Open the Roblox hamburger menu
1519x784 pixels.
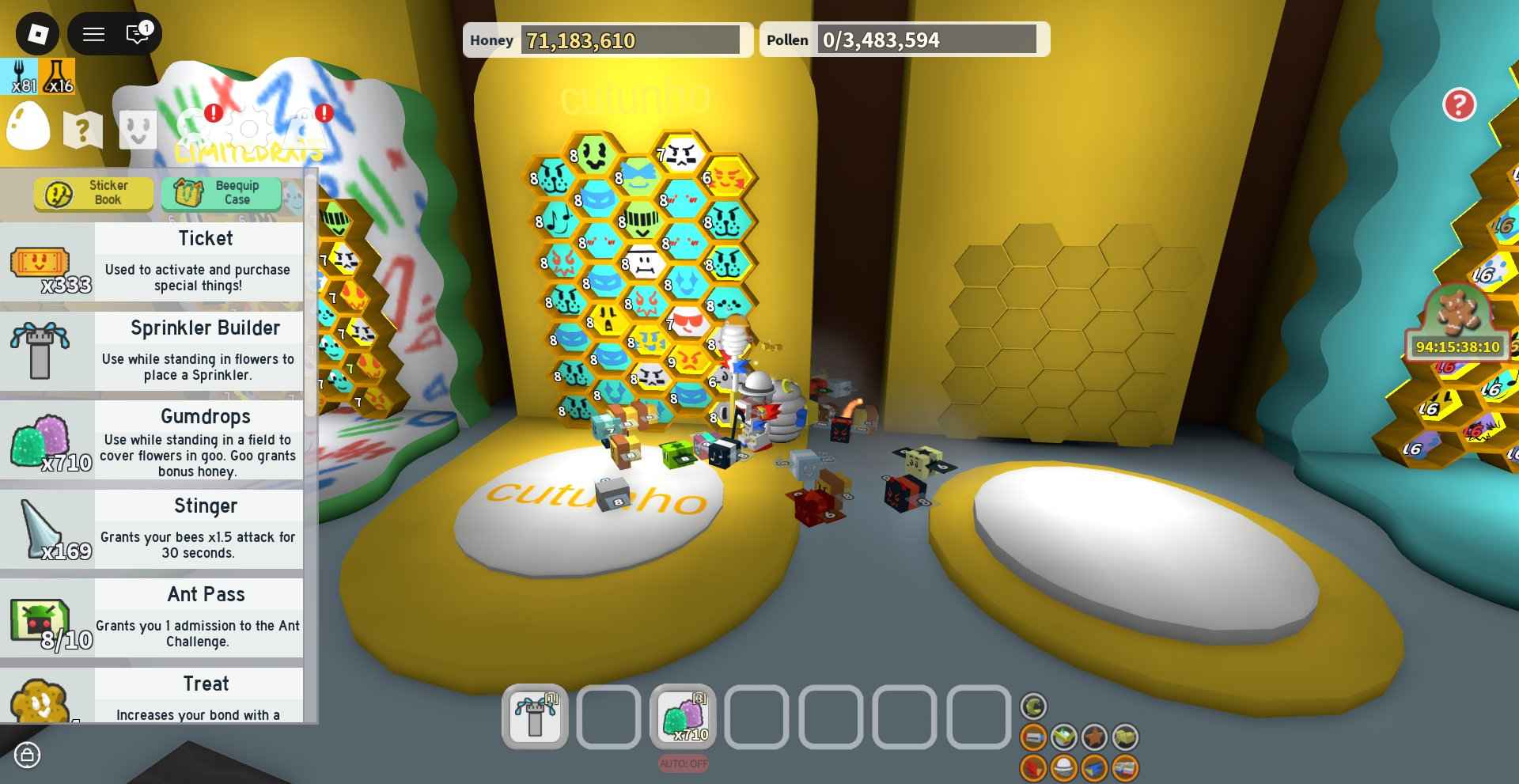coord(93,34)
